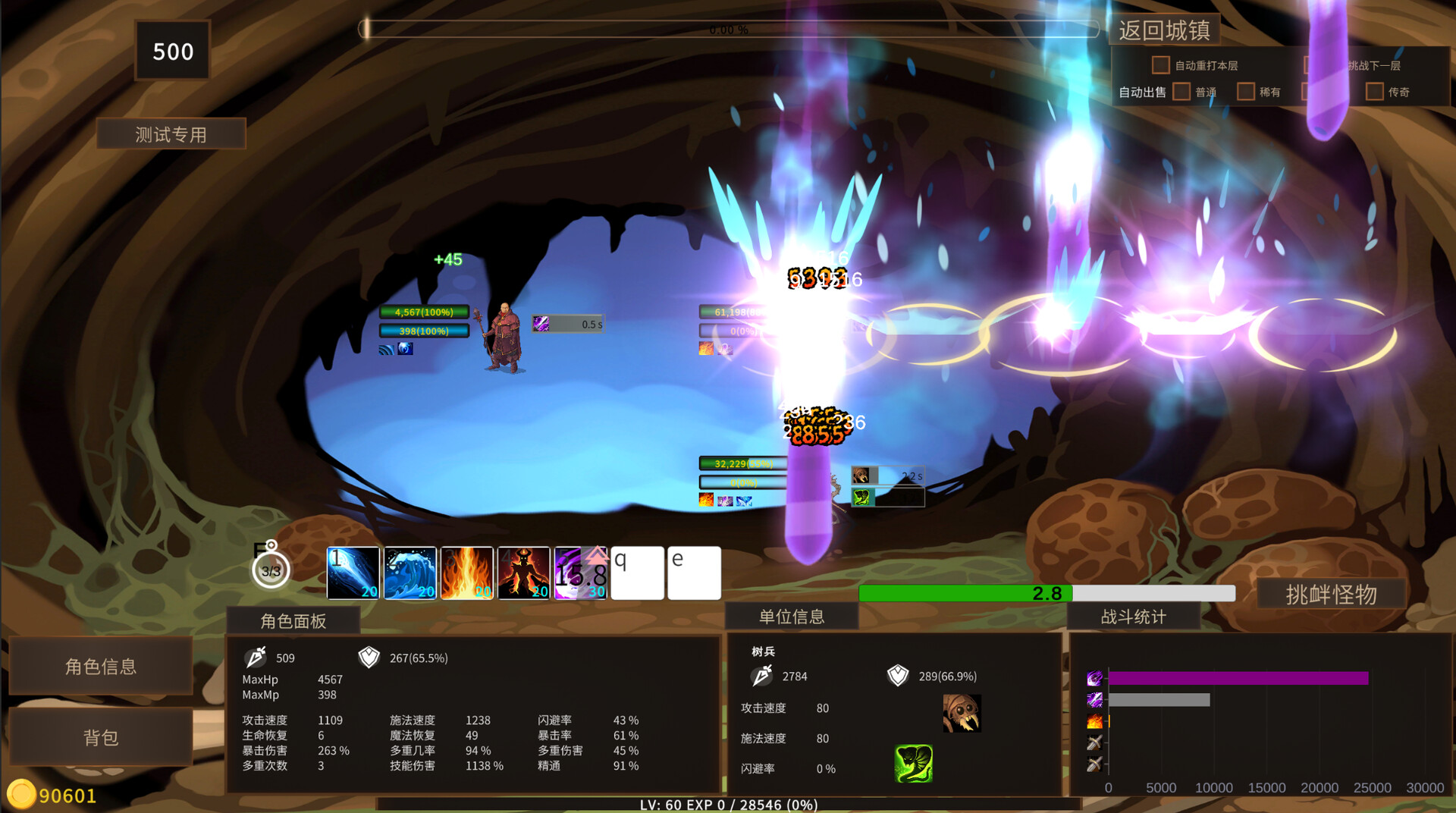The height and width of the screenshot is (813, 1456).
Task: Tick the 传奇 legendary auto-sell checkbox
Action: tap(1374, 92)
